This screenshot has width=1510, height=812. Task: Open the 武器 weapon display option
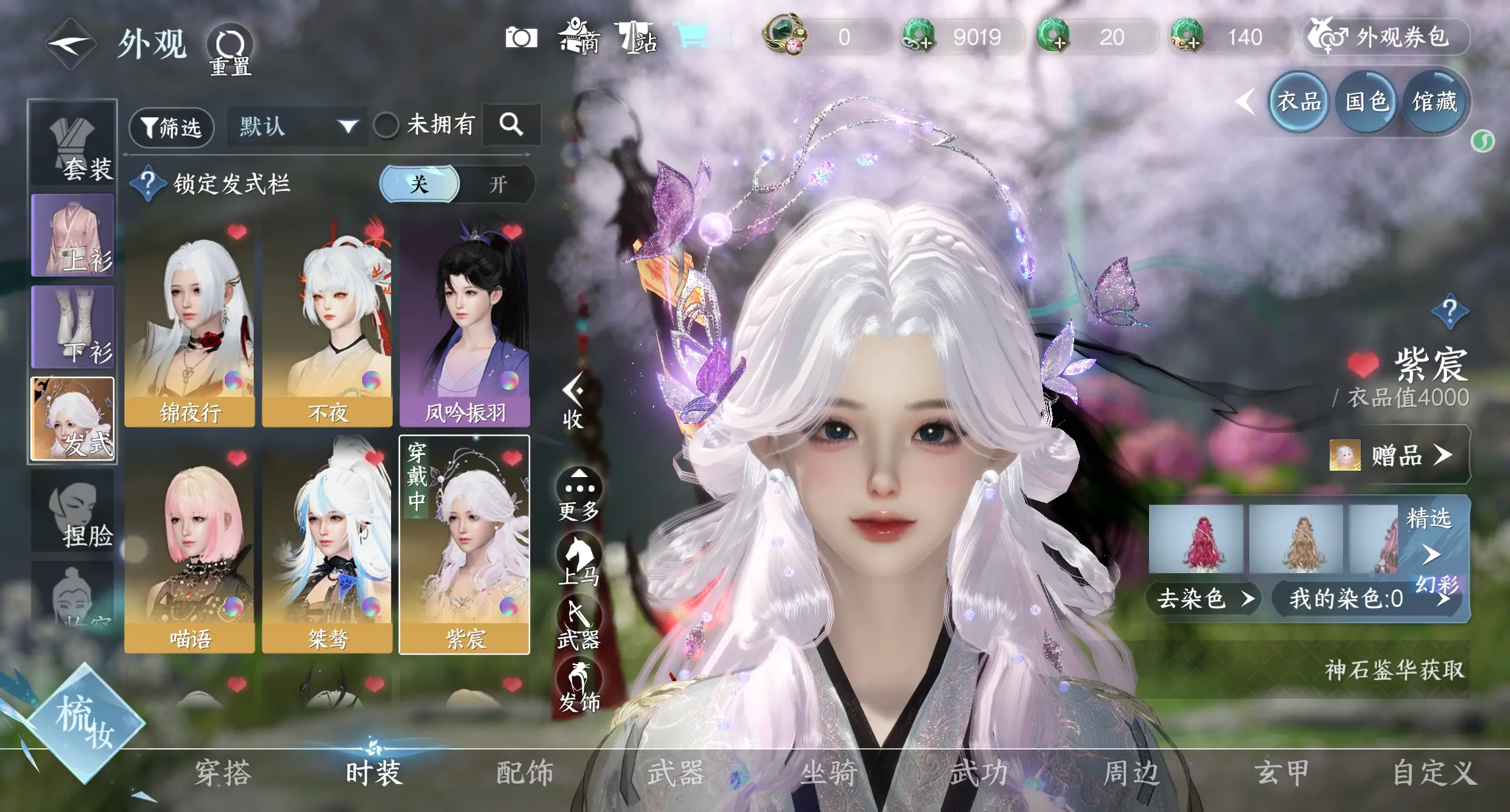579,625
